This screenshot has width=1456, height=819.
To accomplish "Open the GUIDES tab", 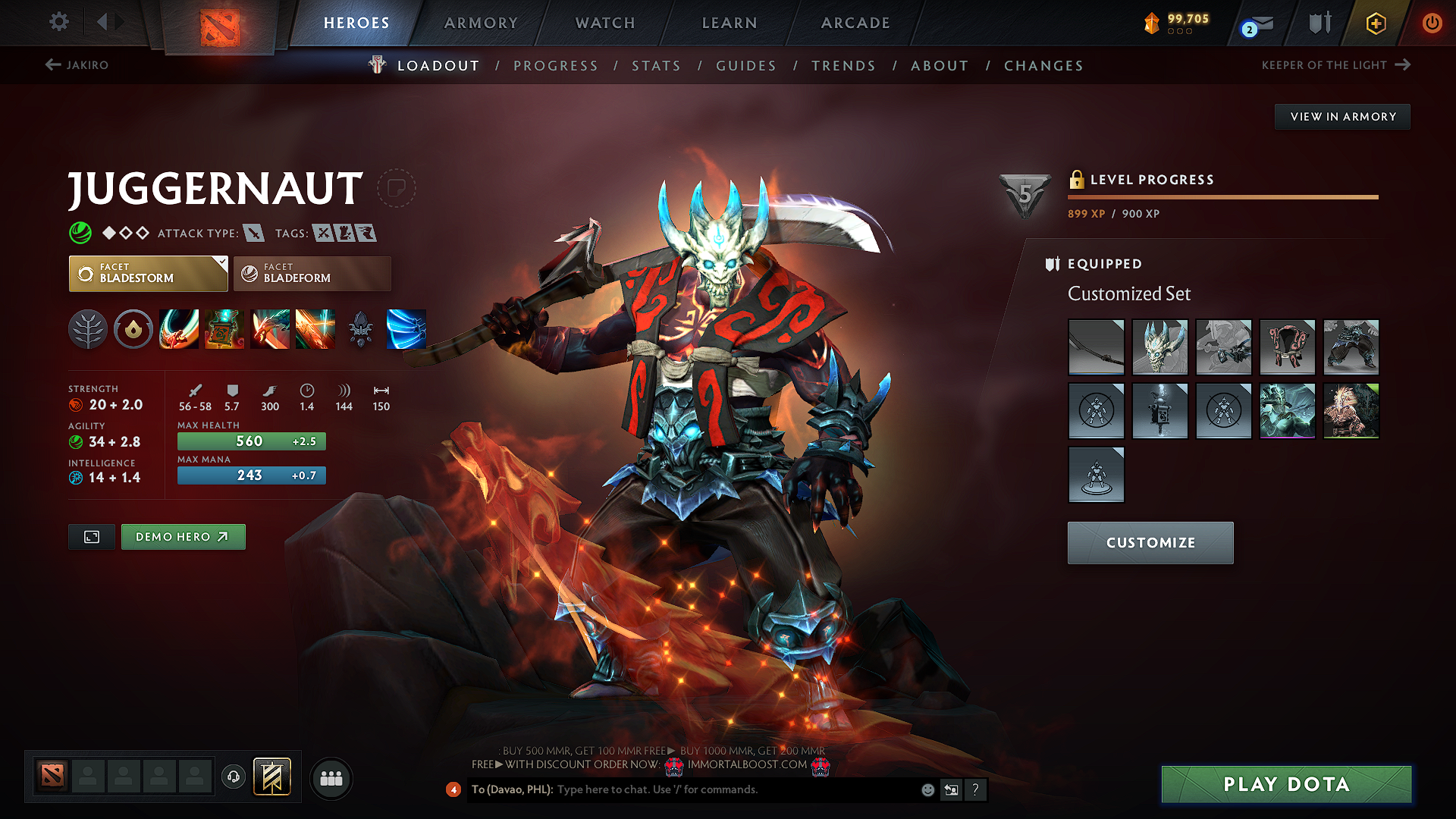I will pyautogui.click(x=745, y=65).
